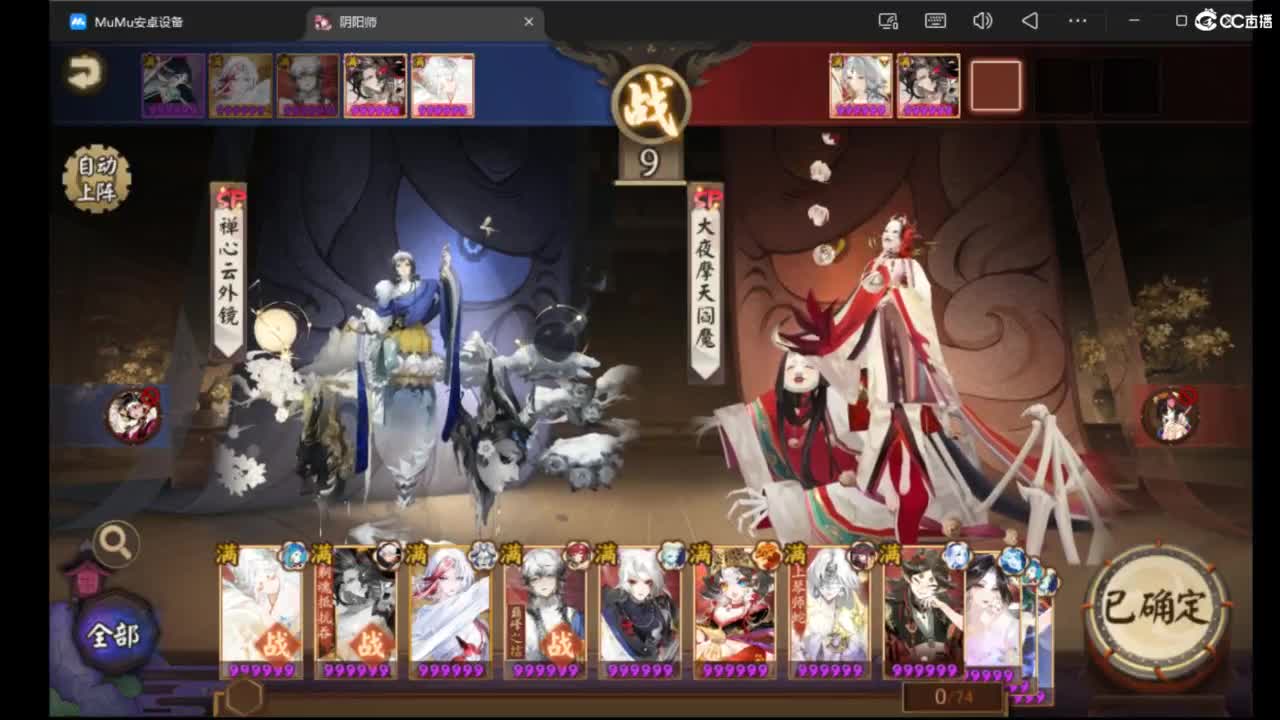Toggle the speaker volume icon in emulator toolbar
The height and width of the screenshot is (720, 1280).
981,21
